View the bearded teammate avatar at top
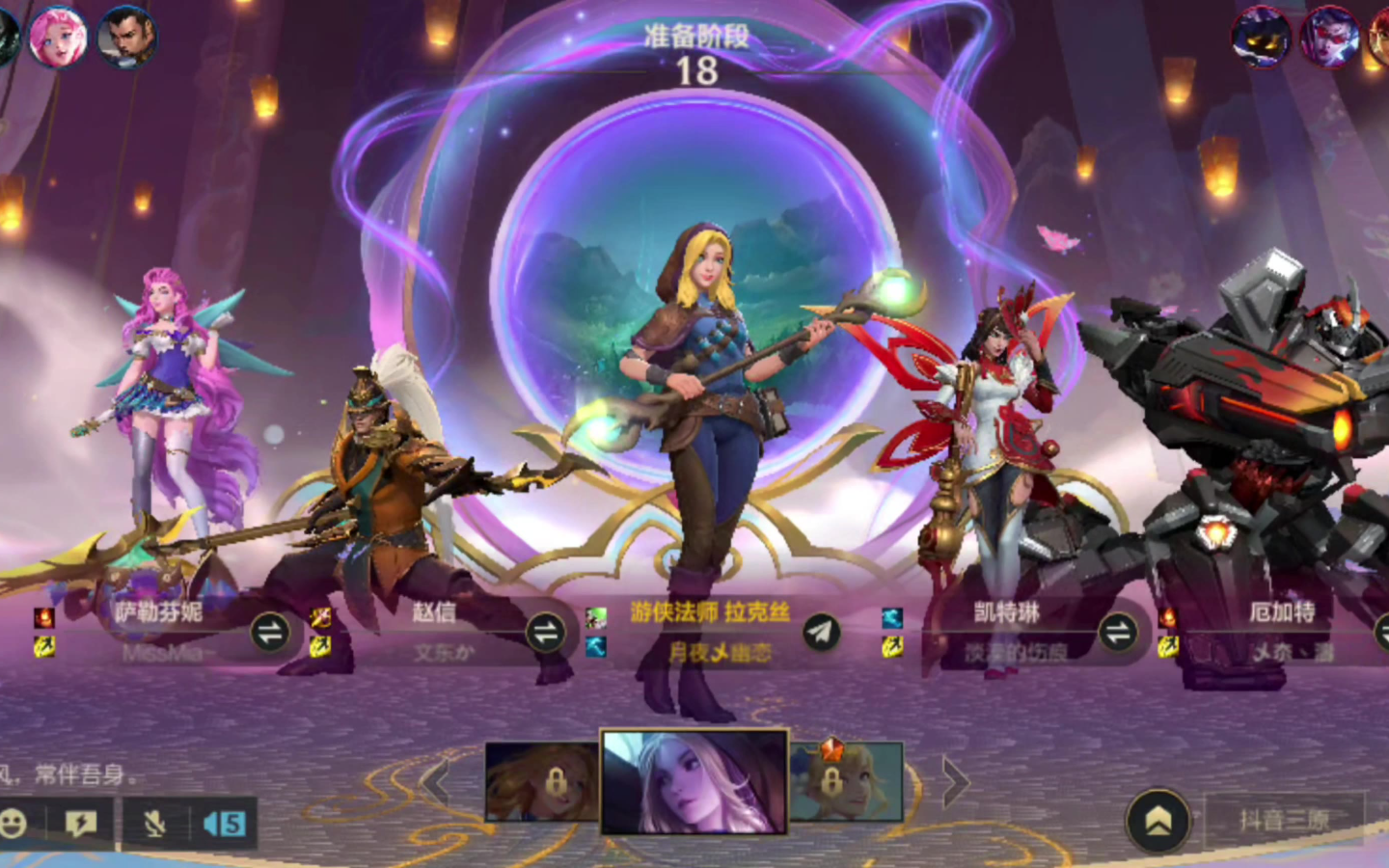The image size is (1389, 868). coord(125,39)
